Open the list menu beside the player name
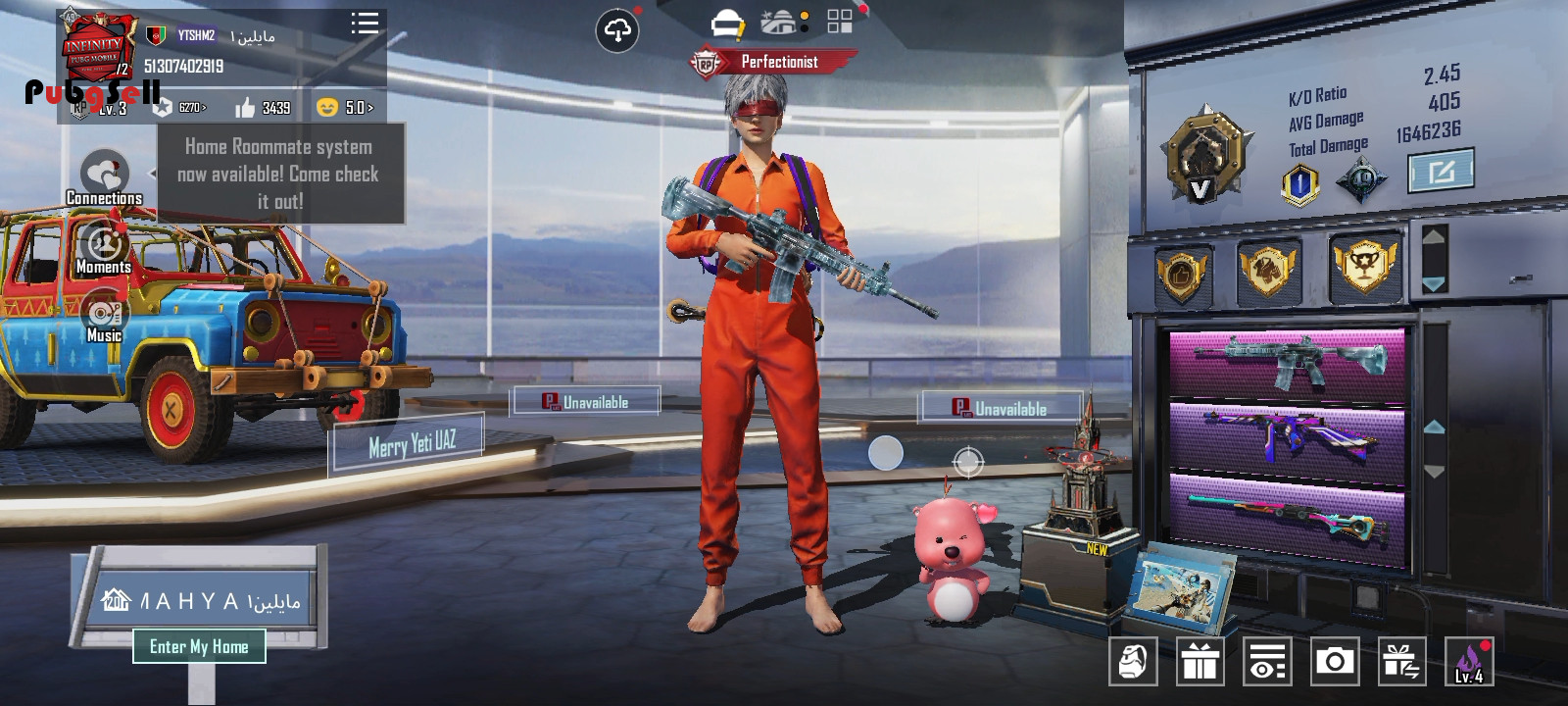This screenshot has height=706, width=1568. pos(365,24)
